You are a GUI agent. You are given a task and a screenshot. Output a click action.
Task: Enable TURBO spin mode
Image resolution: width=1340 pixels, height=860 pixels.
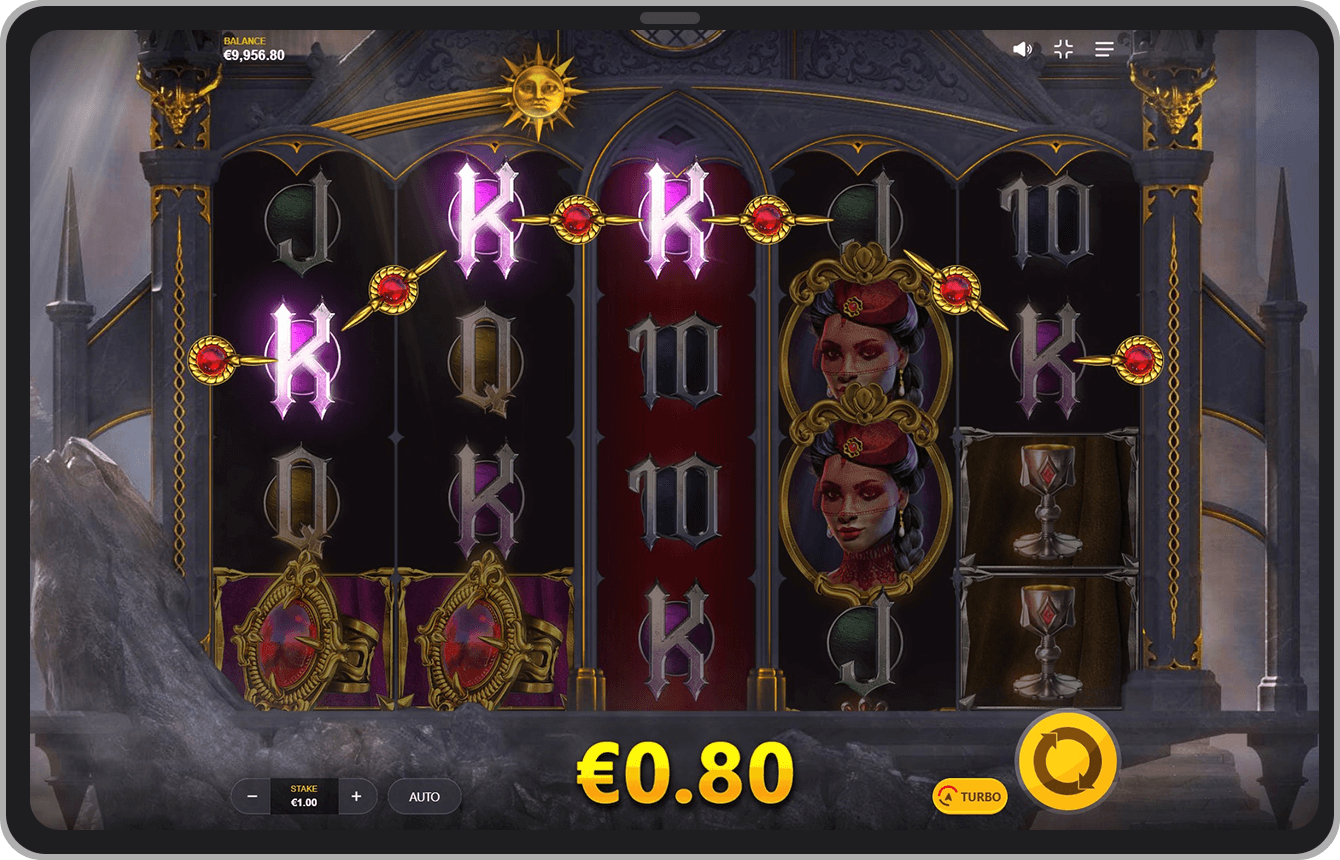pos(972,796)
